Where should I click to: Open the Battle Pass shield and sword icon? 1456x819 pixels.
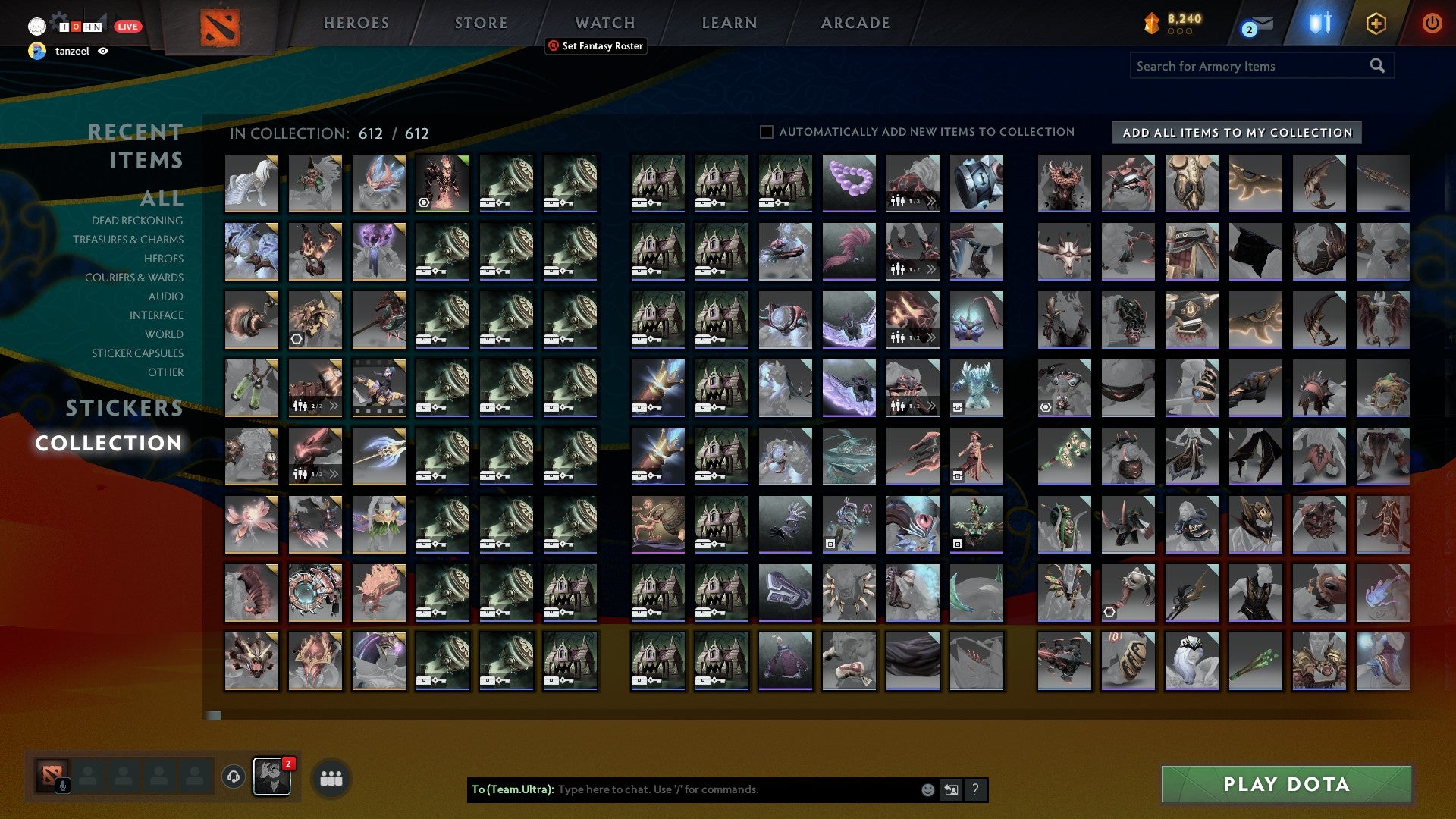coord(1318,23)
